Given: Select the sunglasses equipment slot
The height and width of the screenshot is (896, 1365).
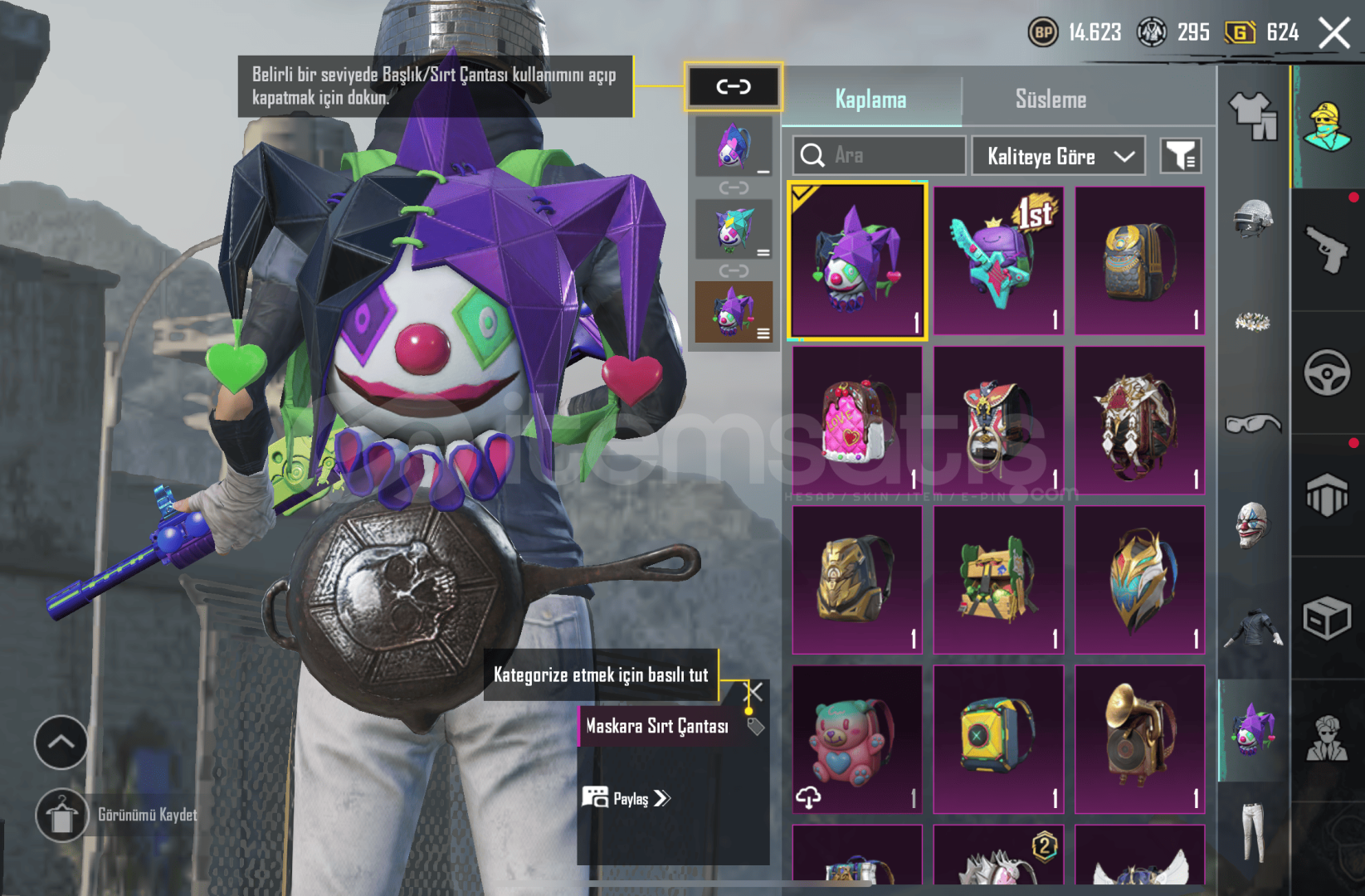Looking at the screenshot, I should pos(1253,424).
